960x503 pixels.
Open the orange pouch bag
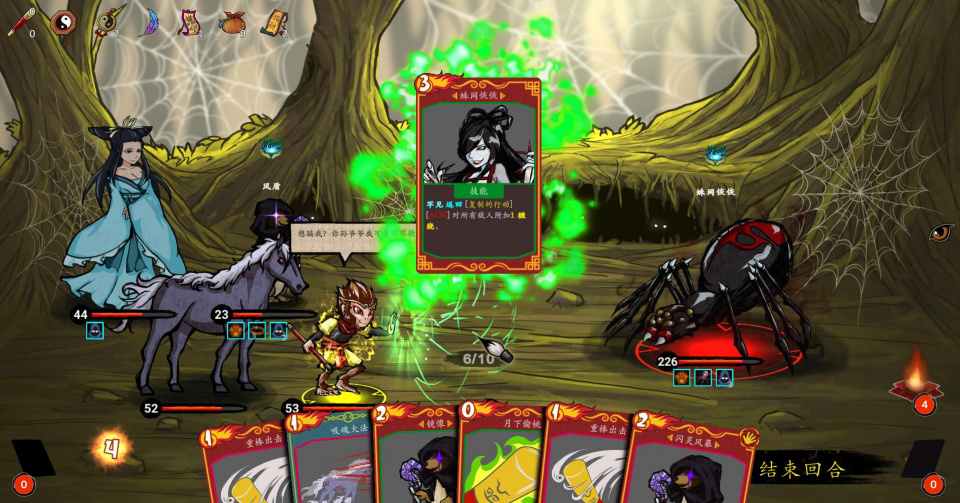pos(232,22)
